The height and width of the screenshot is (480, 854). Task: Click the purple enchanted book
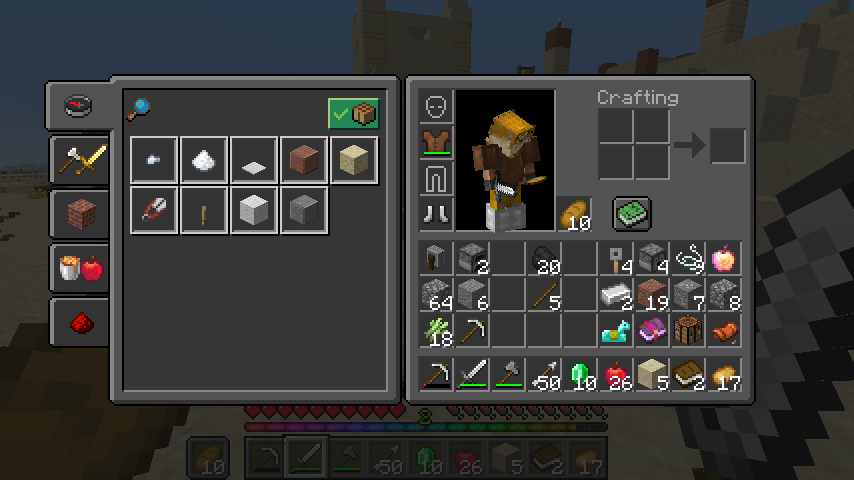pos(653,329)
